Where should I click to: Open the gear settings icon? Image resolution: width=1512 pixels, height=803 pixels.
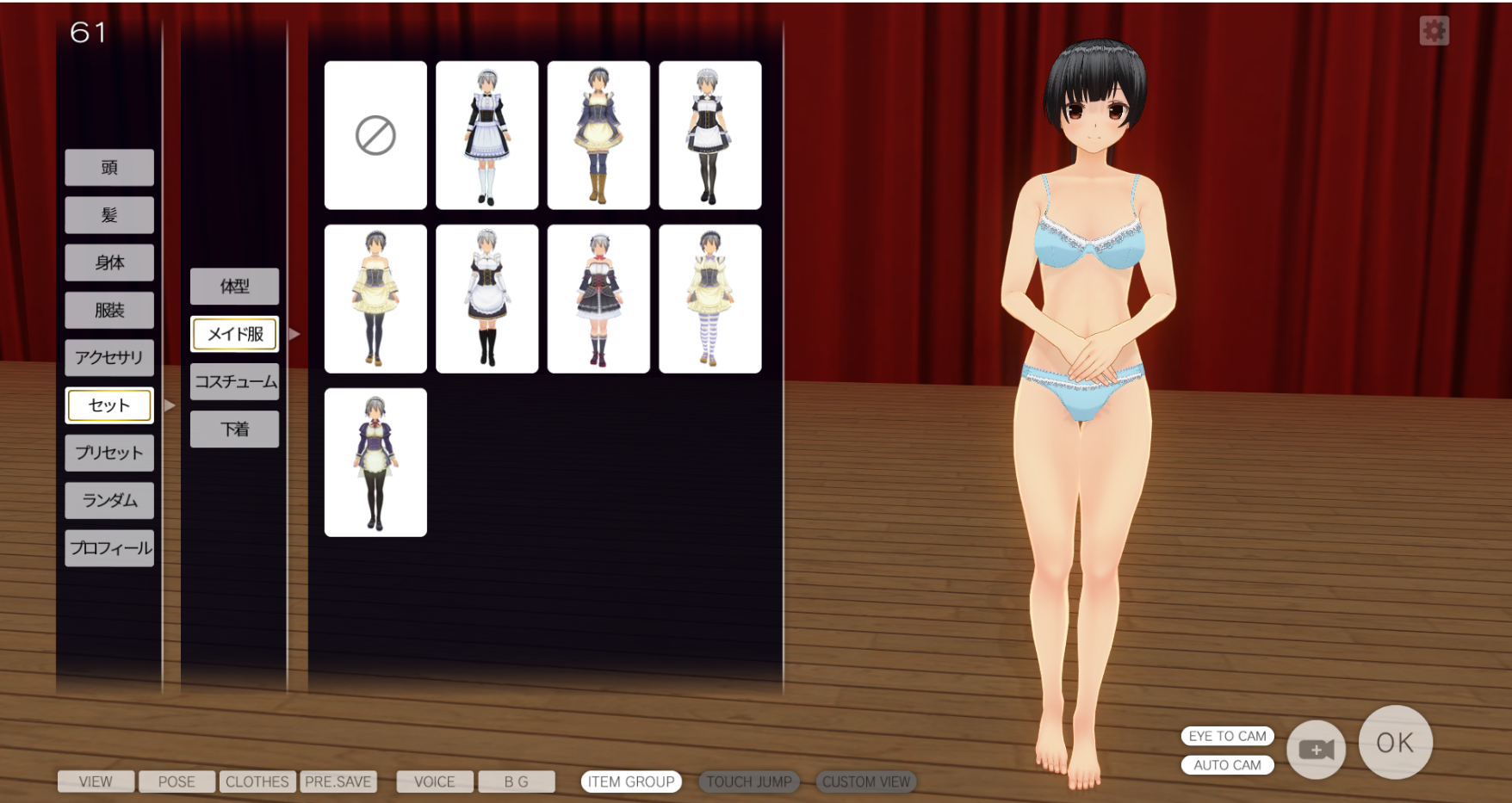pyautogui.click(x=1434, y=31)
